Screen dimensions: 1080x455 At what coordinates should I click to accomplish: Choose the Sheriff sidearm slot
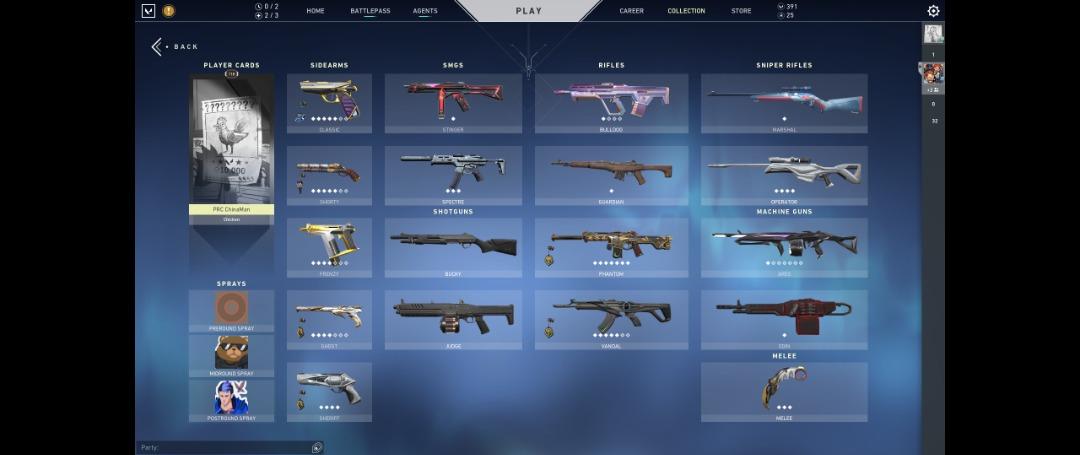tap(329, 391)
